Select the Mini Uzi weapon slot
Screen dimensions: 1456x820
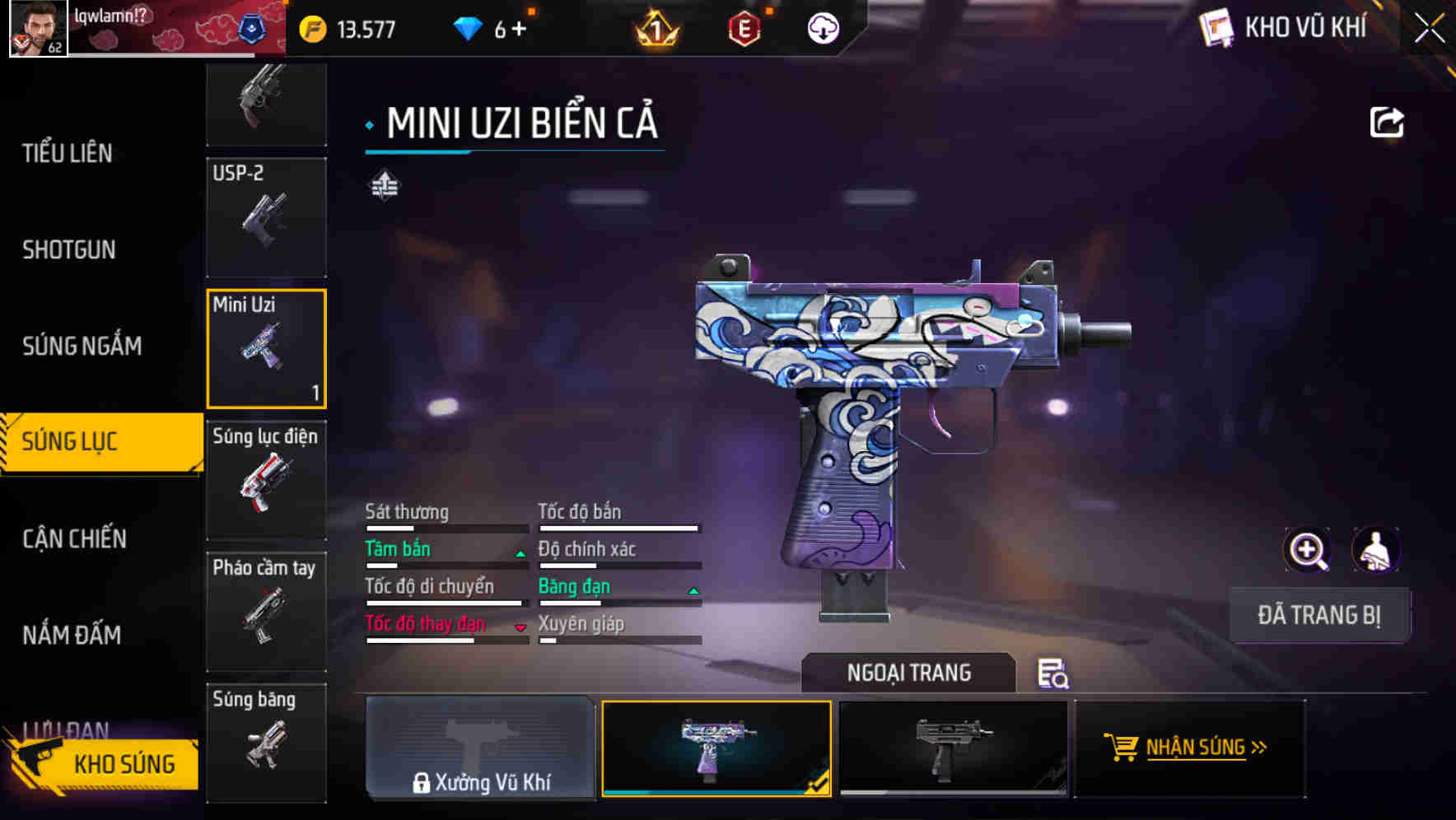coord(266,348)
